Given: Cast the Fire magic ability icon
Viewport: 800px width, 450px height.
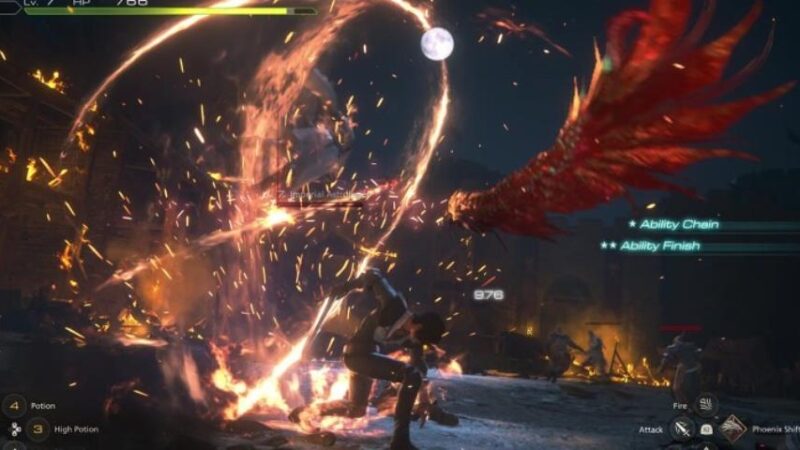Looking at the screenshot, I should [707, 405].
